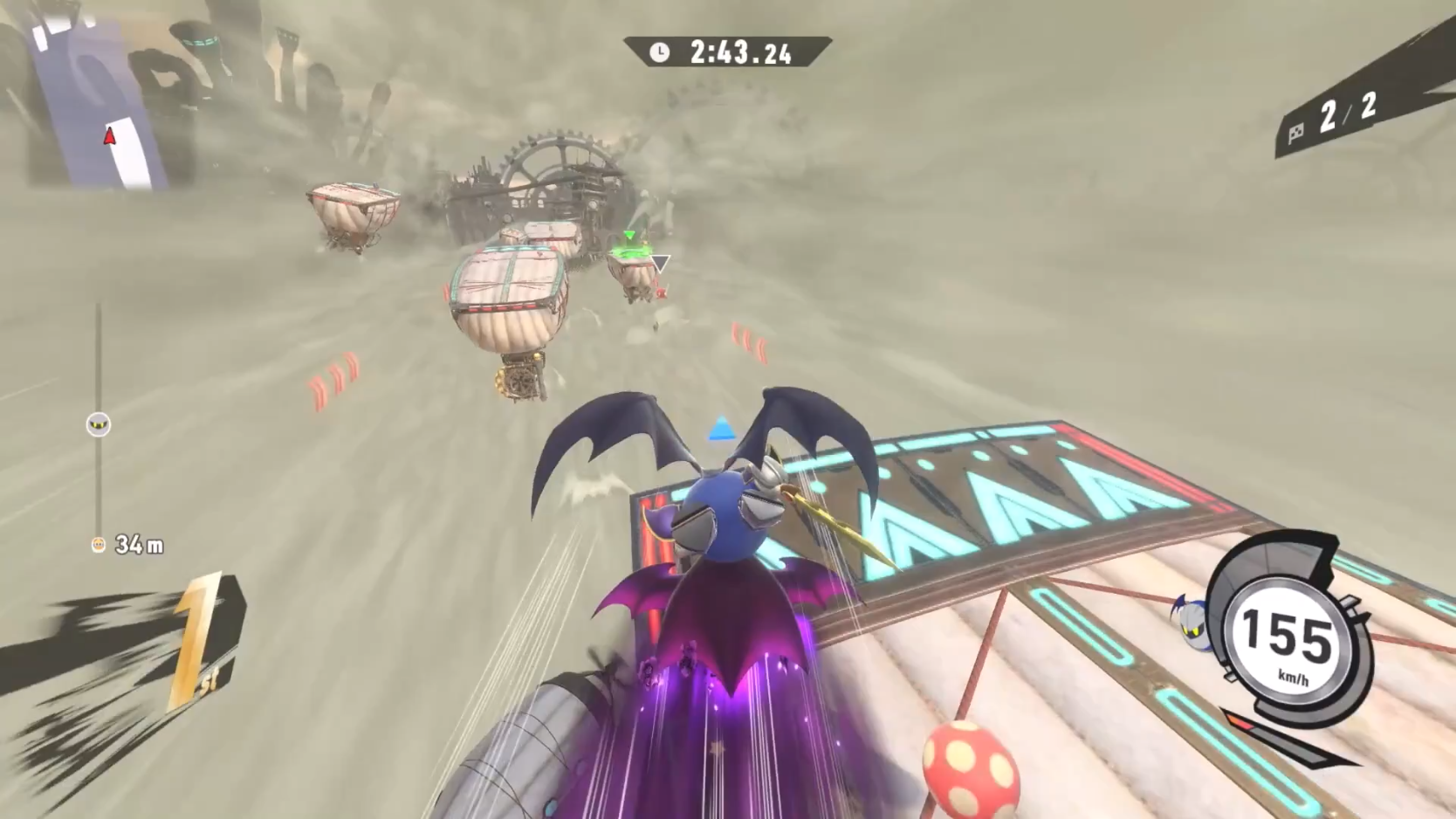Select the Meta Knight marker on progress track

click(x=99, y=425)
